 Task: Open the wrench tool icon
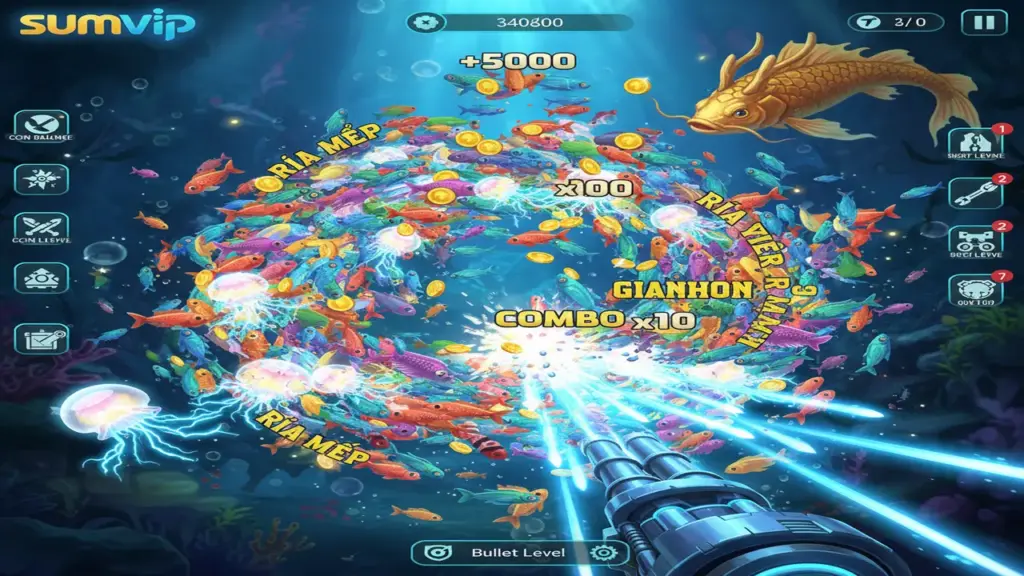pyautogui.click(x=975, y=192)
